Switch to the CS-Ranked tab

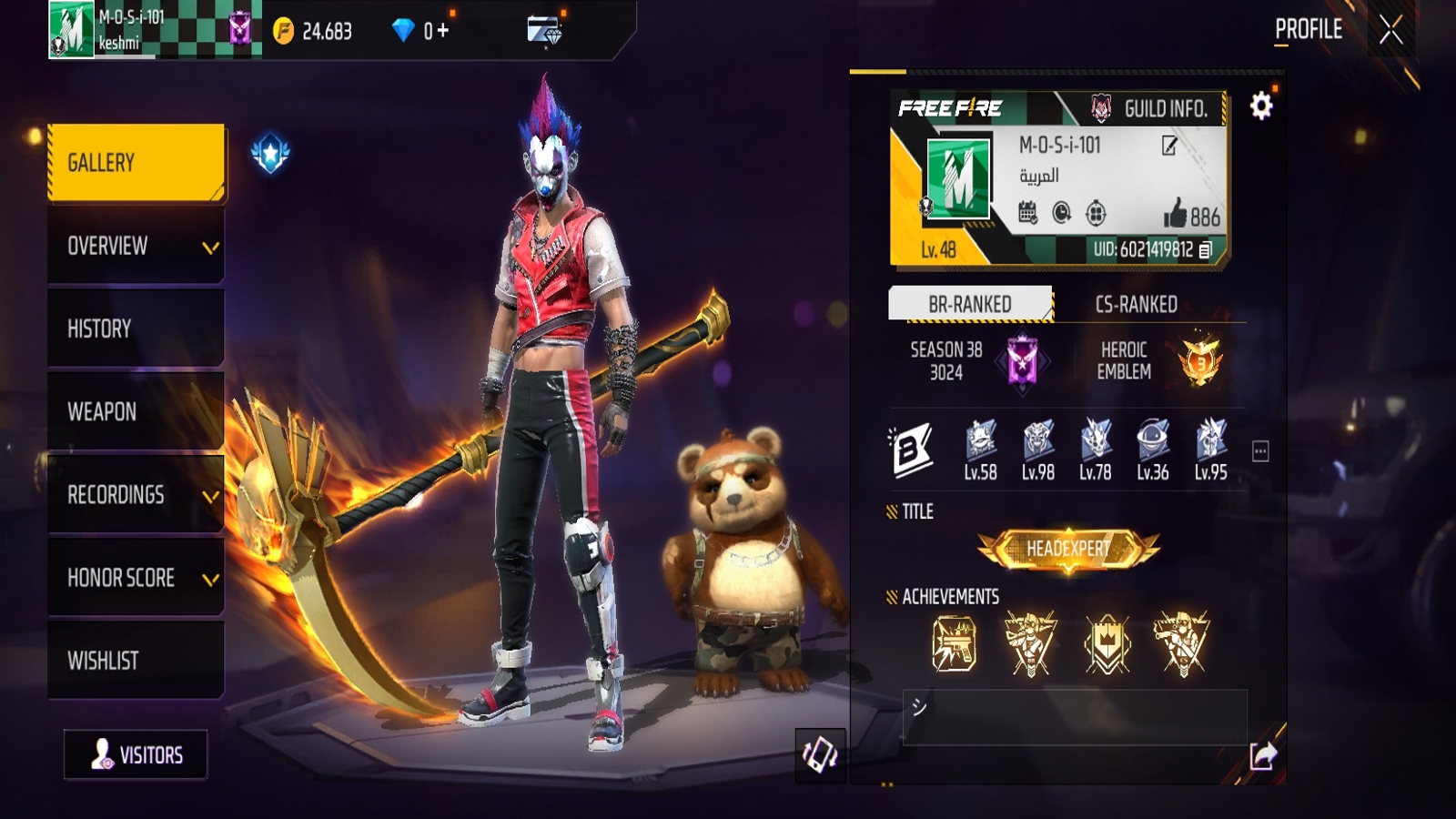click(1136, 305)
